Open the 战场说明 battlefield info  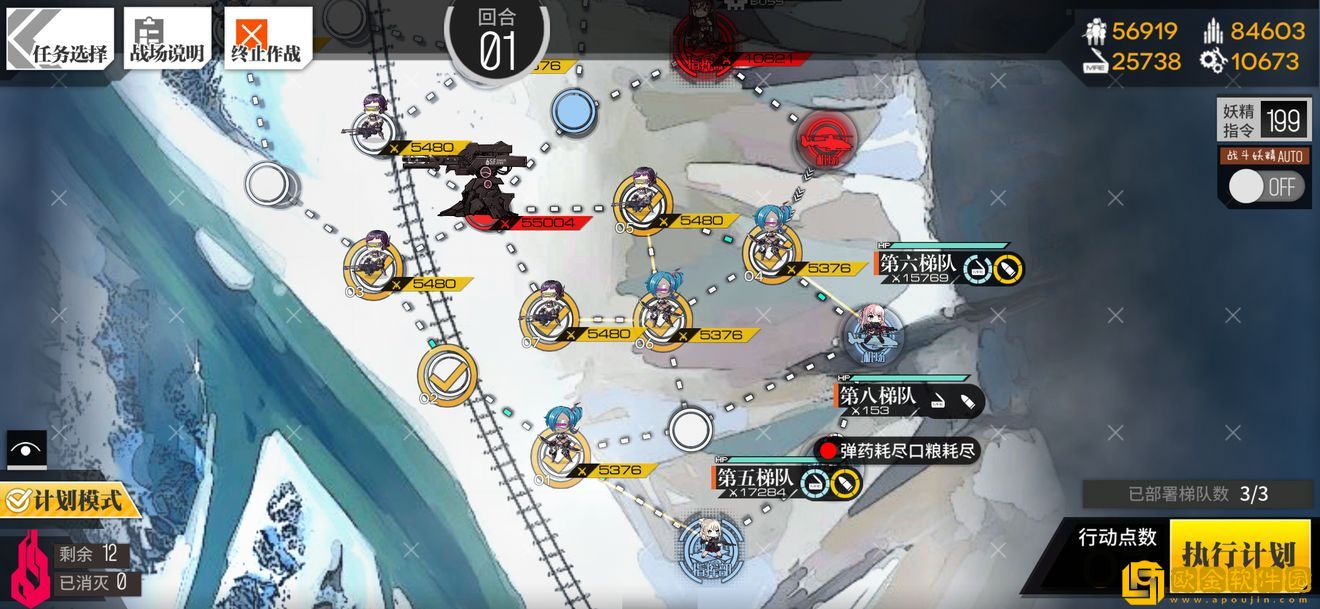167,40
